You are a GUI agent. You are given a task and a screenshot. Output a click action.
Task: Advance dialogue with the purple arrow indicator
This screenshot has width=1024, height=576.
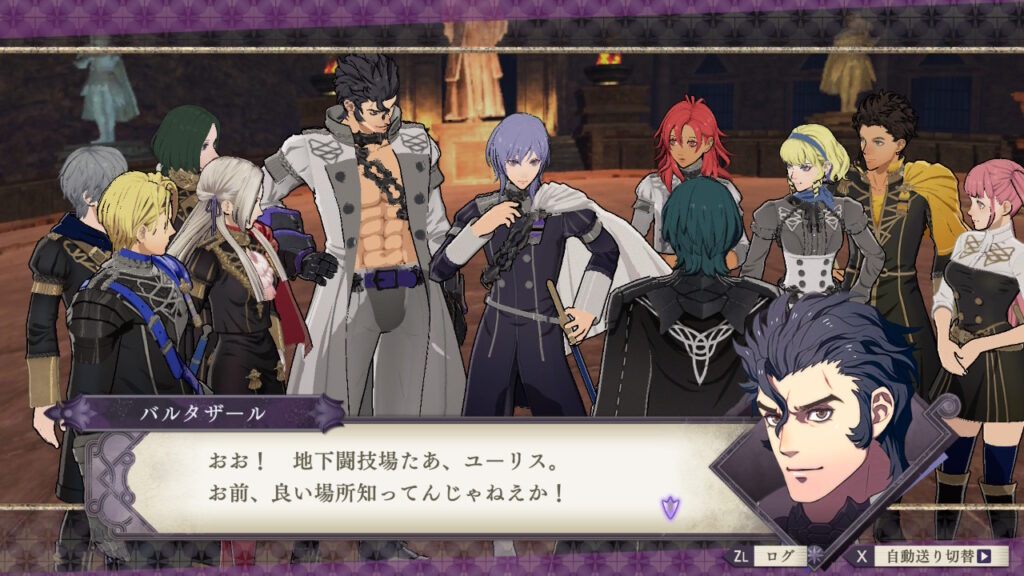tap(669, 507)
